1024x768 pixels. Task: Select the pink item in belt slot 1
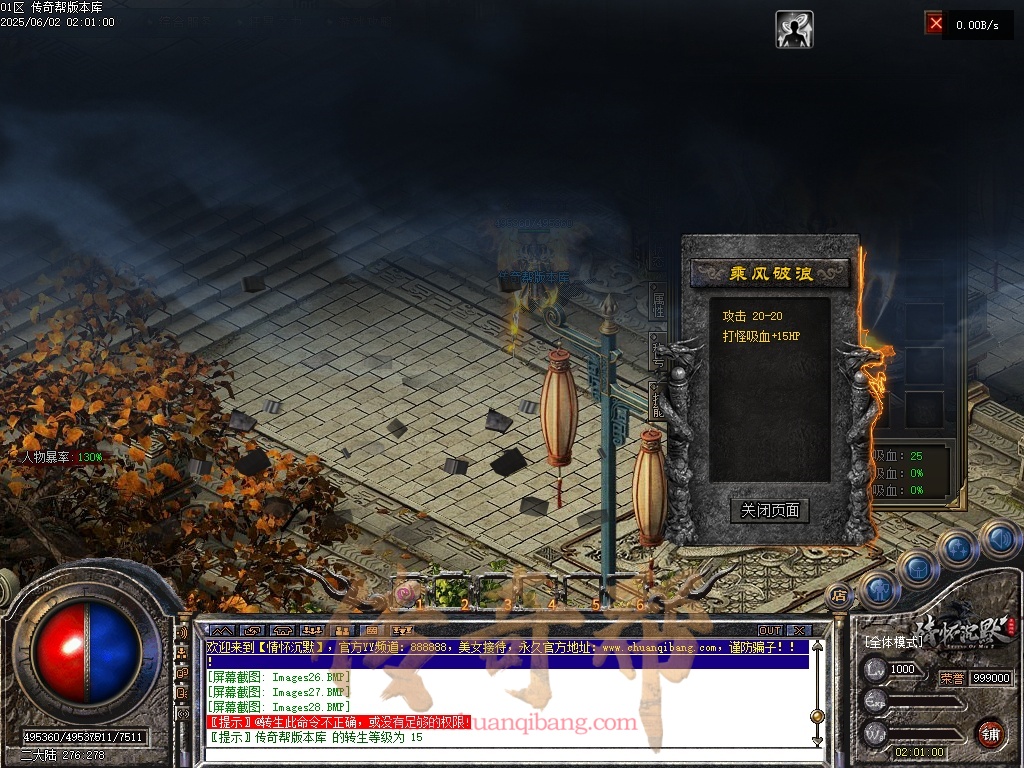tap(405, 595)
